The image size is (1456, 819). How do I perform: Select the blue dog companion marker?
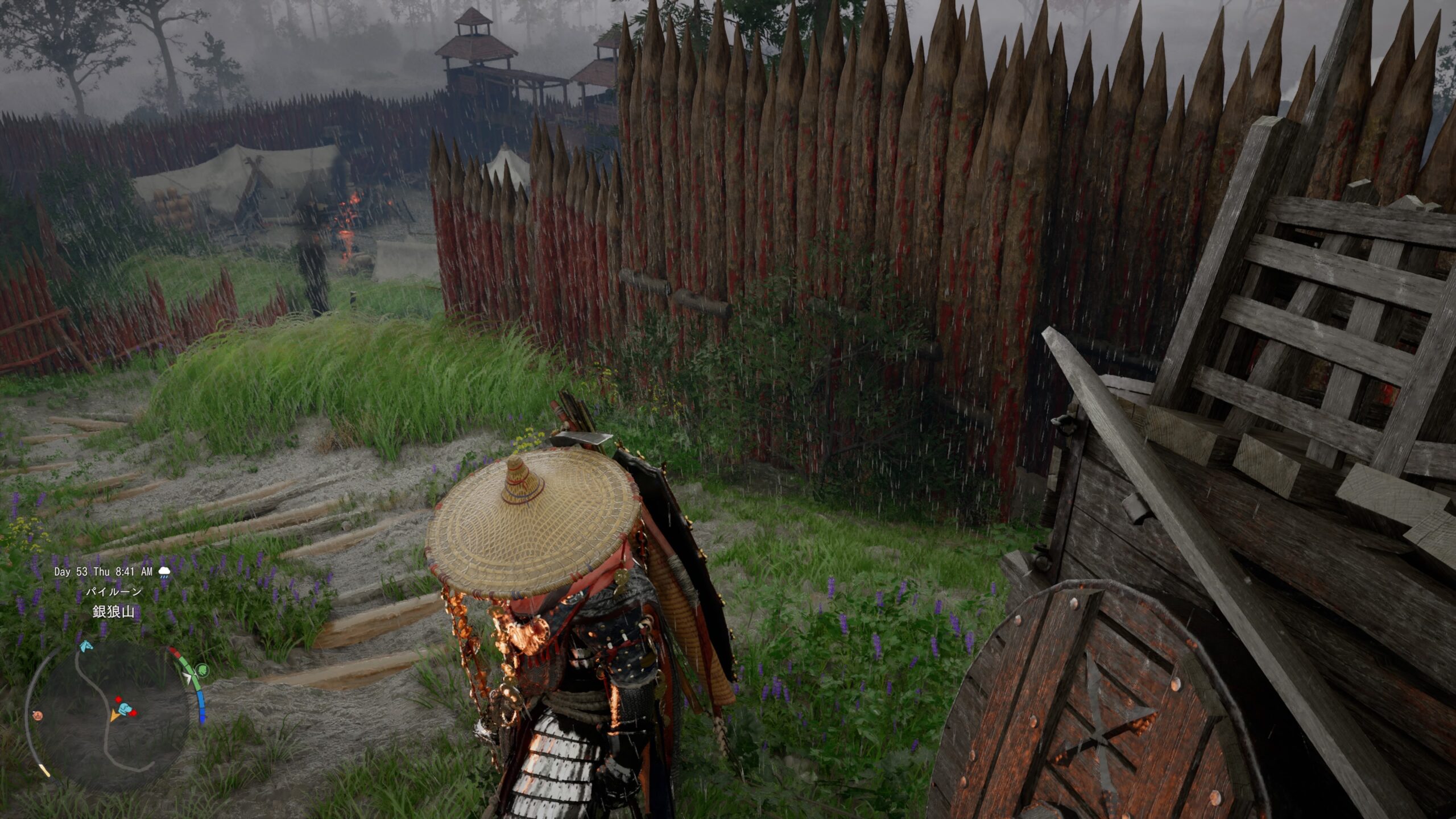(x=126, y=709)
